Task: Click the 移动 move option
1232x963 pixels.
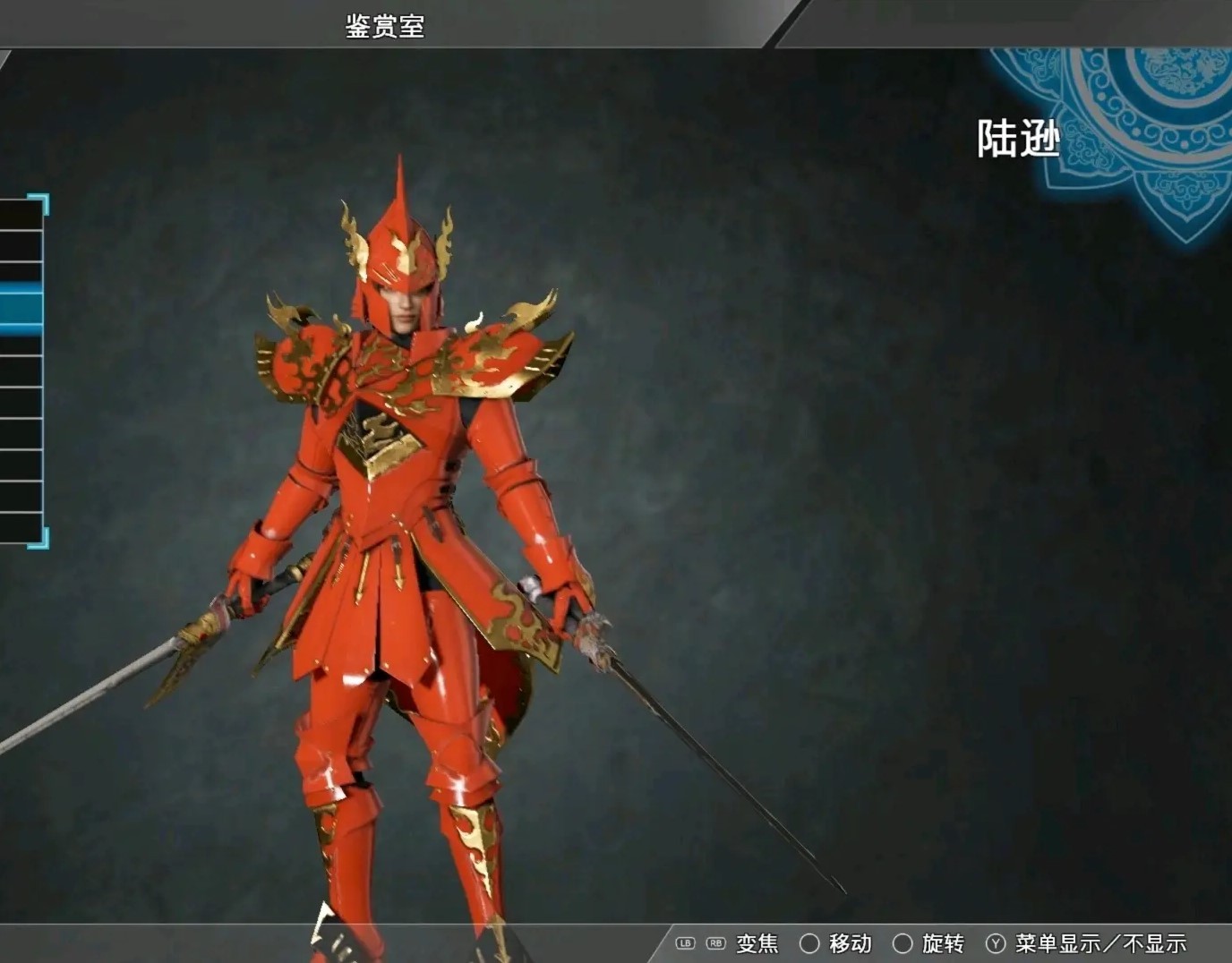Action: pyautogui.click(x=849, y=943)
